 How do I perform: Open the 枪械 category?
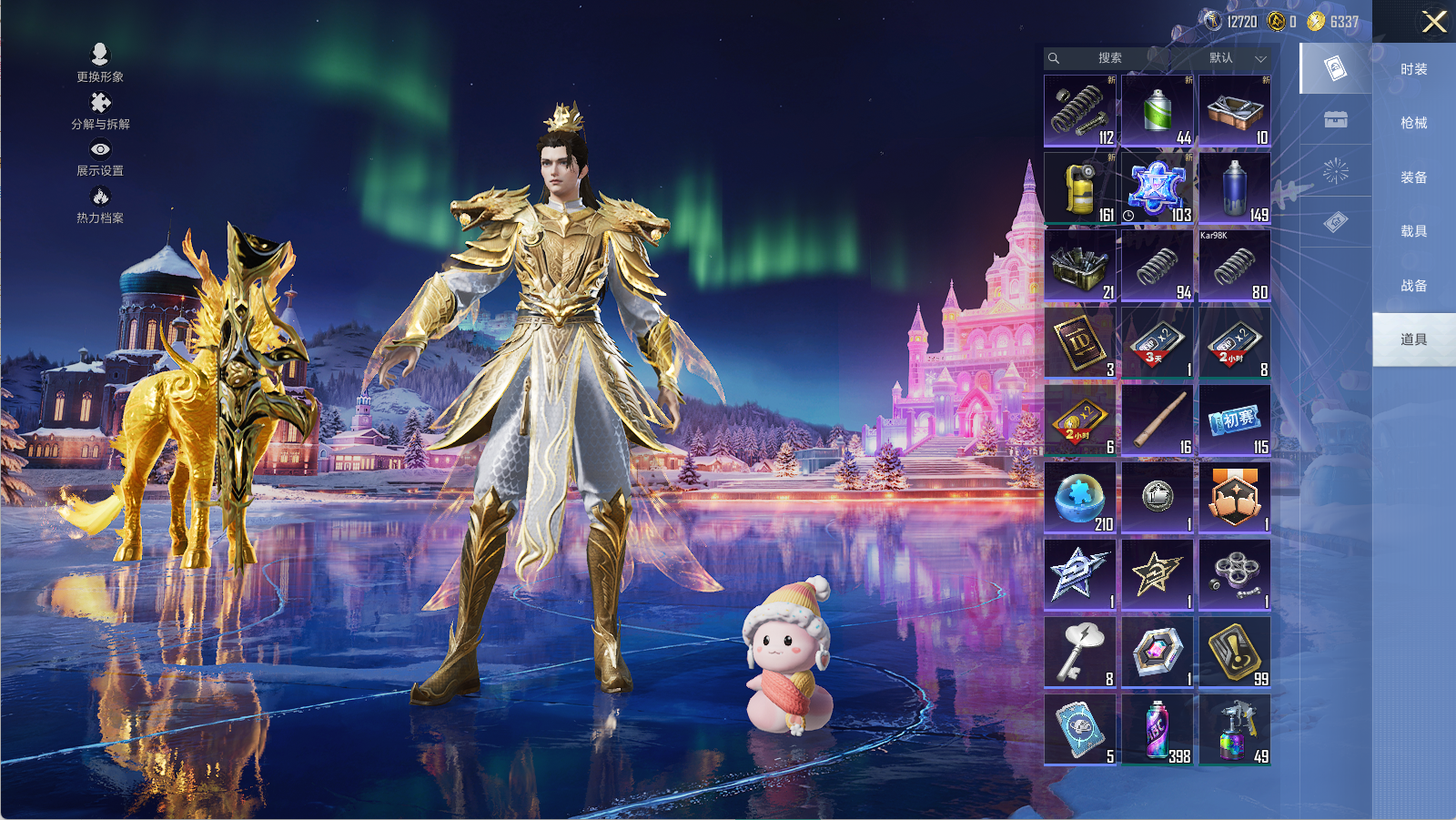coord(1413,123)
